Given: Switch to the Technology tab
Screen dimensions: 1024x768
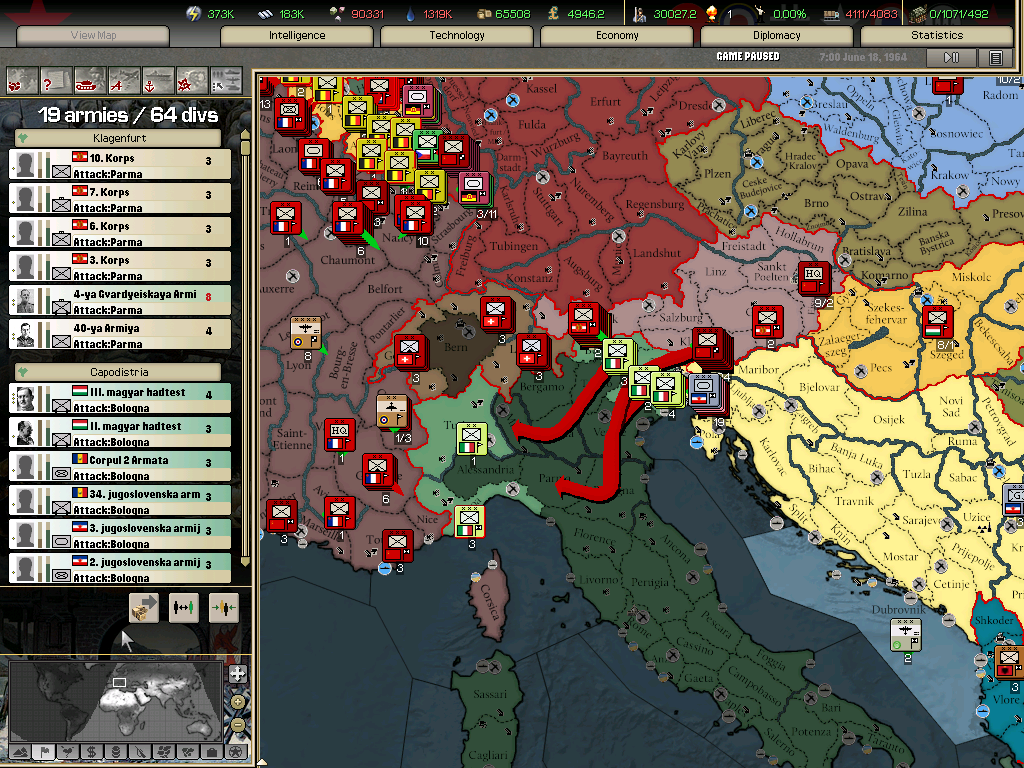Looking at the screenshot, I should pyautogui.click(x=457, y=36).
